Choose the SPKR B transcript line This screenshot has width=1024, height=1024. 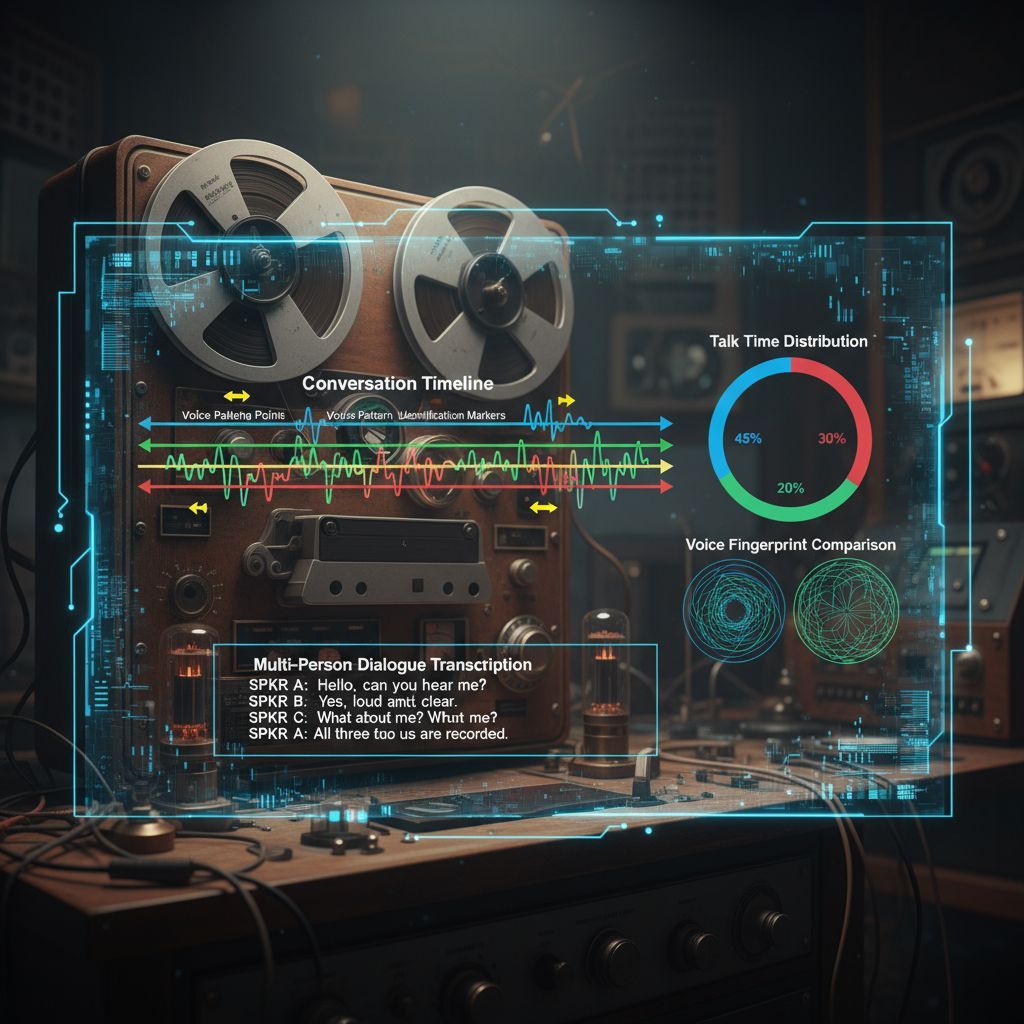(x=352, y=701)
